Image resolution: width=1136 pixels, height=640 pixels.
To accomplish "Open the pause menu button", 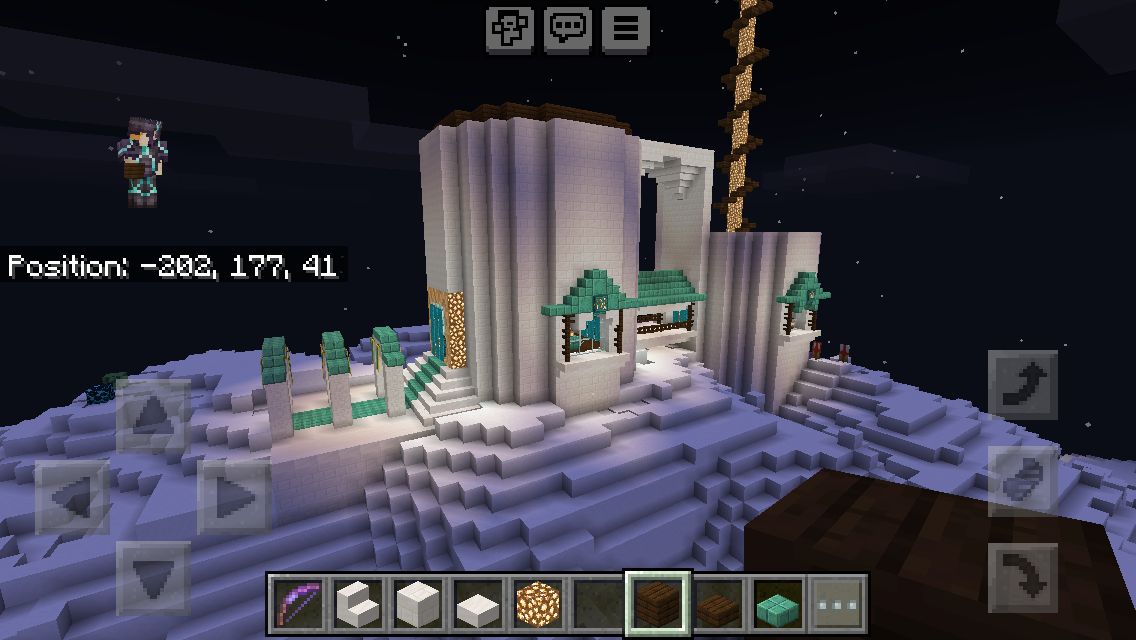I will [x=626, y=28].
